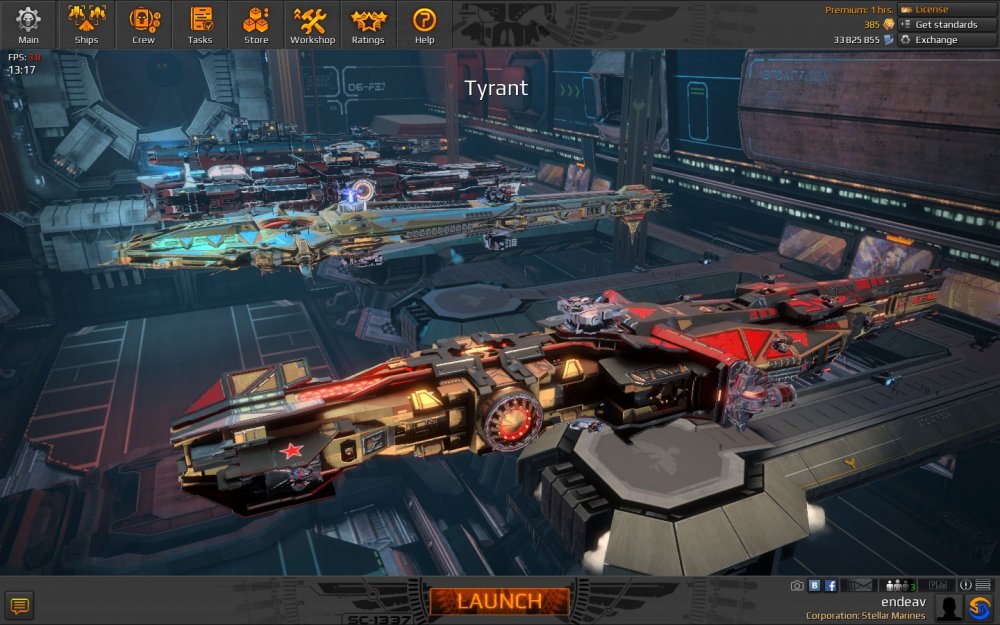The image size is (1000, 625).
Task: Open the Help section
Action: tap(424, 25)
